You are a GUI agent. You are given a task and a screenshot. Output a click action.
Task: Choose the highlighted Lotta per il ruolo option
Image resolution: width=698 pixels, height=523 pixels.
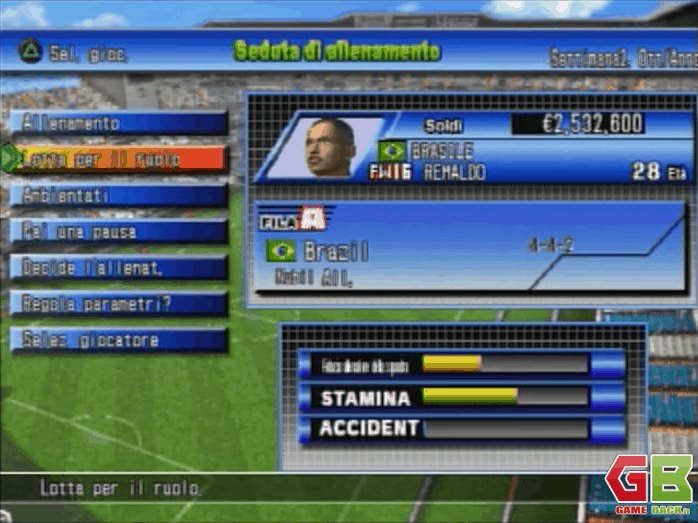(x=118, y=159)
